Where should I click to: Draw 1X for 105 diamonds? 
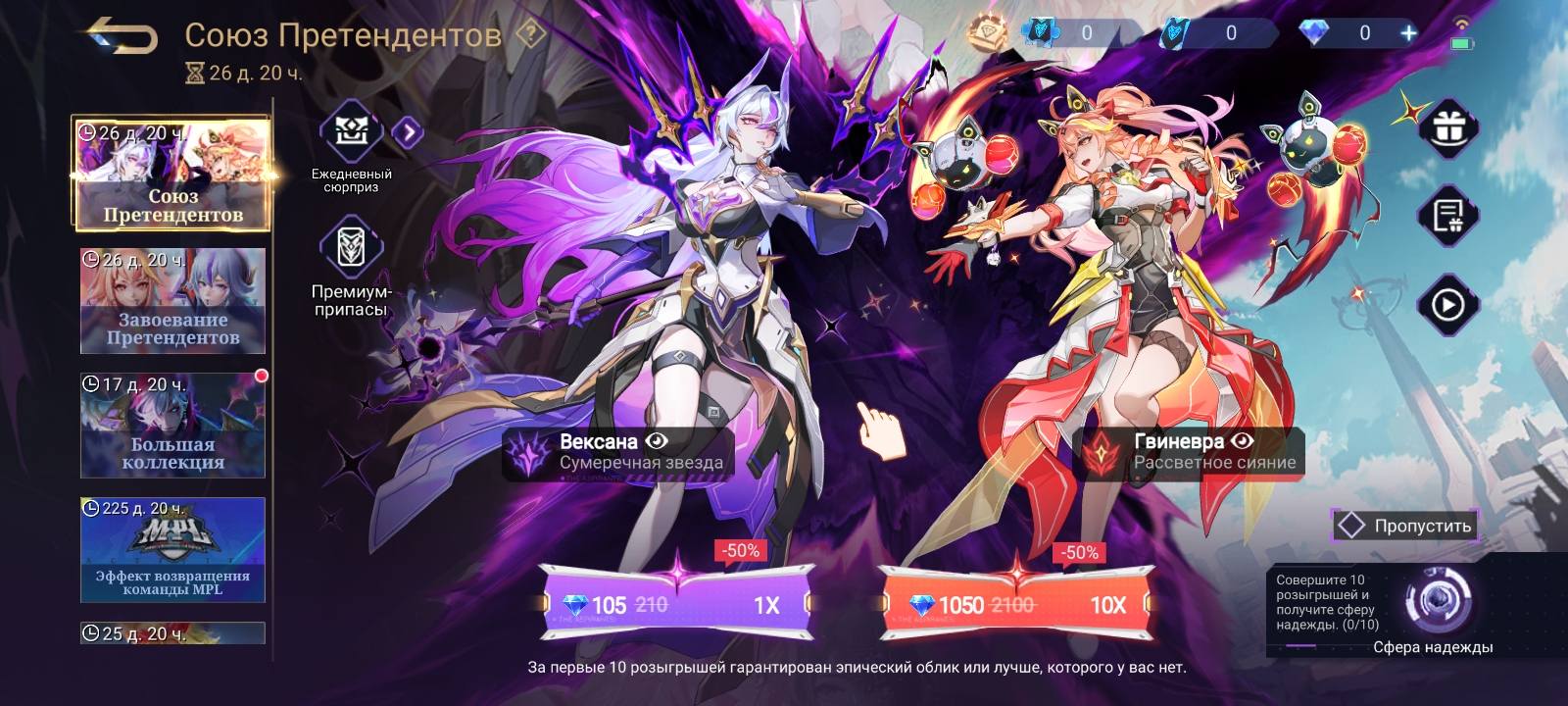click(676, 604)
